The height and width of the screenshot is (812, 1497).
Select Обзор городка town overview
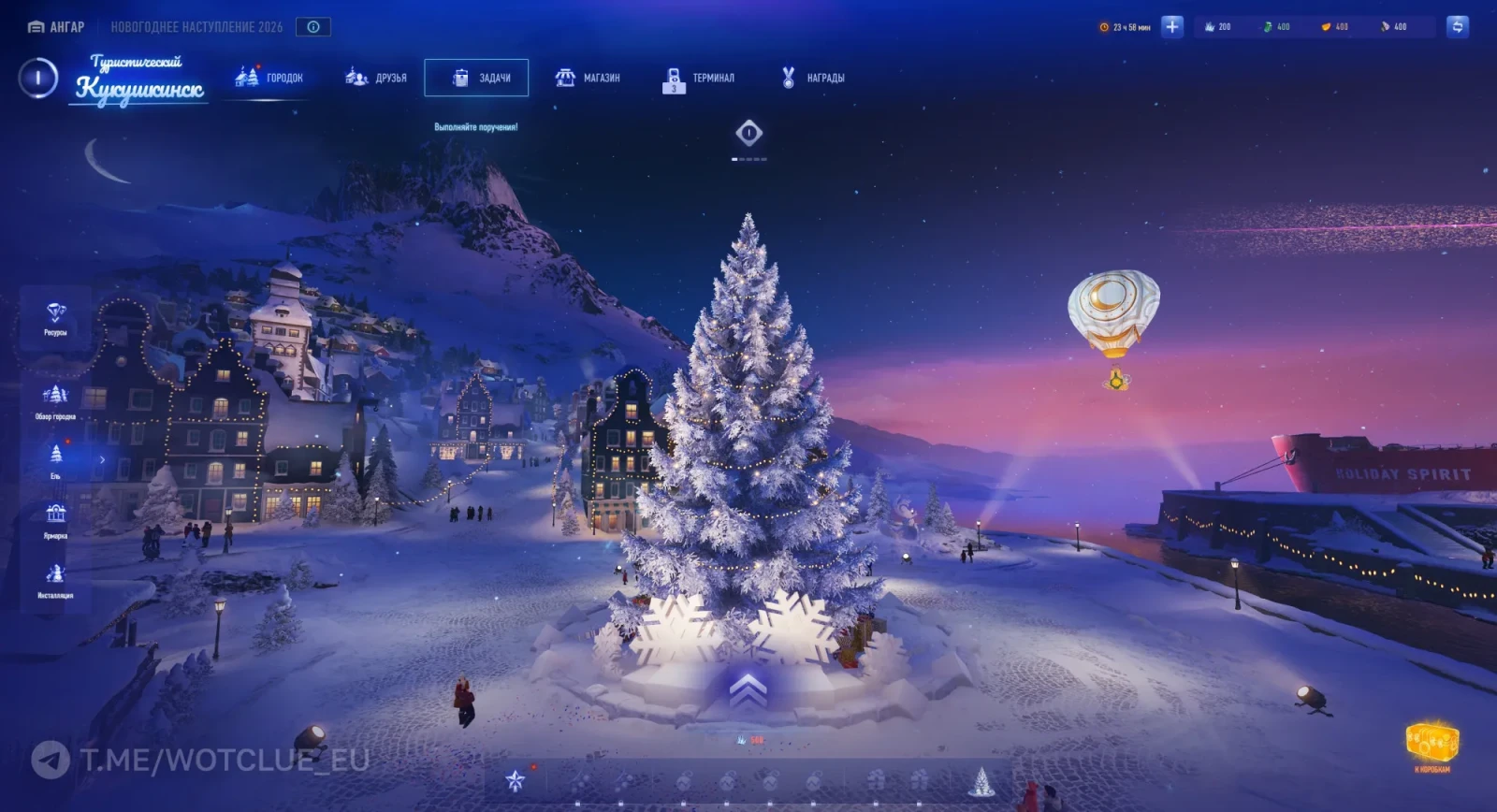pyautogui.click(x=55, y=400)
